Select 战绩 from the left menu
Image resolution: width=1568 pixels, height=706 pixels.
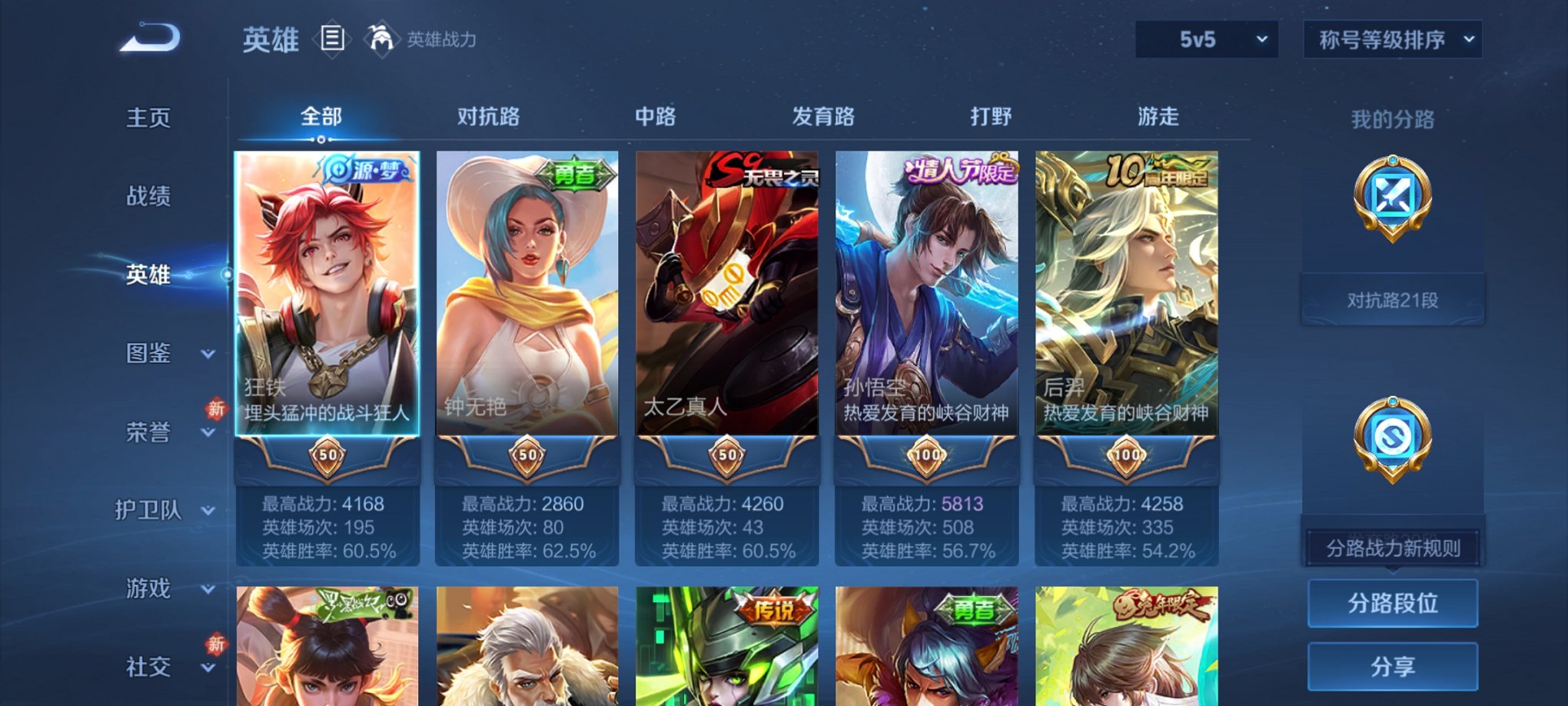(x=148, y=197)
